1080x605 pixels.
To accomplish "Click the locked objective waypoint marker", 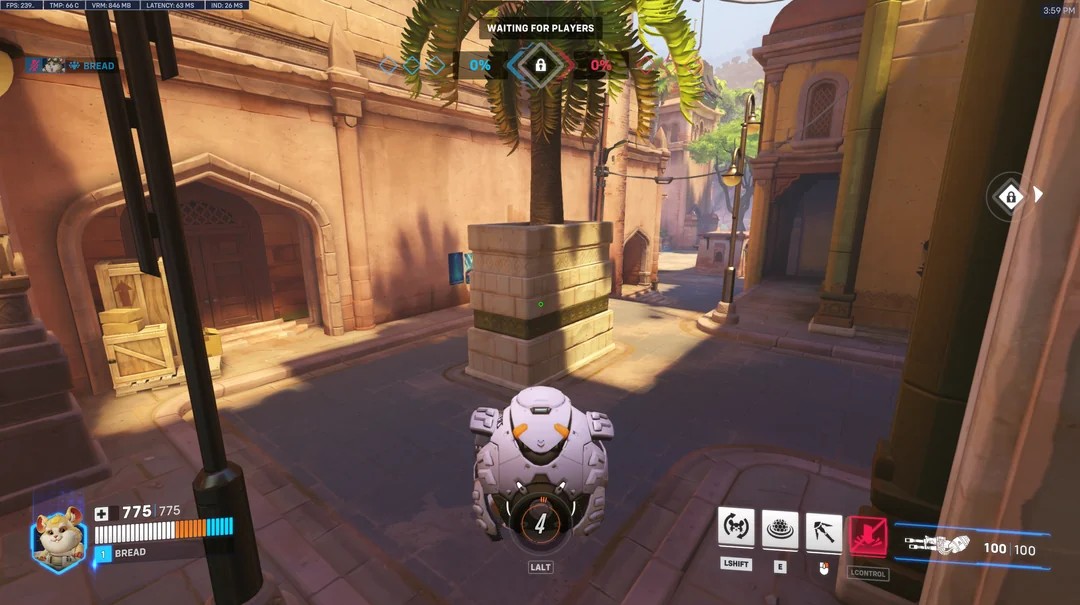I will [x=1010, y=196].
